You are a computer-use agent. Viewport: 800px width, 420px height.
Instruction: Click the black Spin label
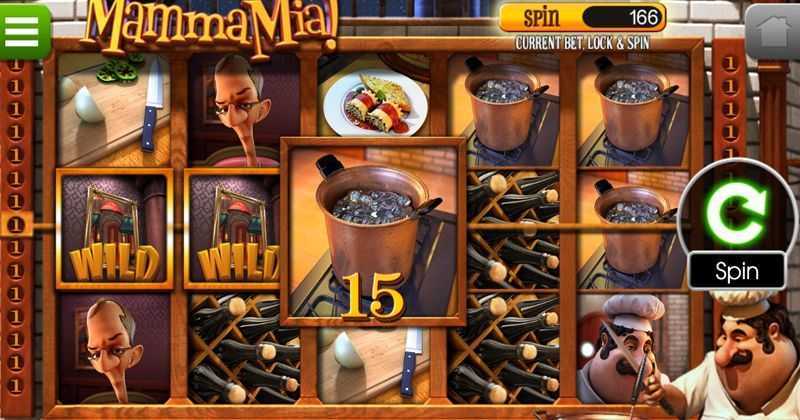pyautogui.click(x=736, y=270)
